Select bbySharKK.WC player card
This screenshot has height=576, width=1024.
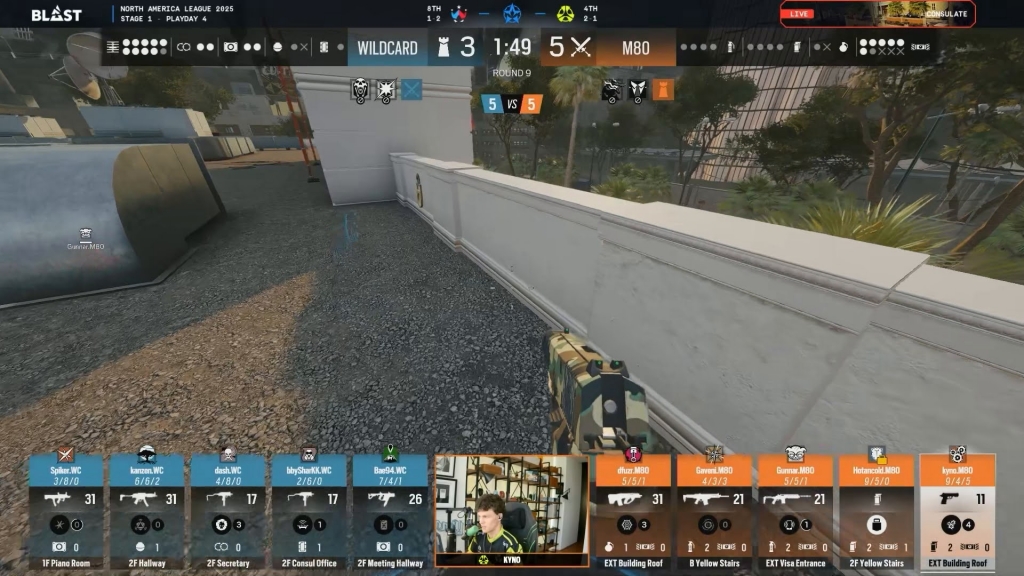310,510
